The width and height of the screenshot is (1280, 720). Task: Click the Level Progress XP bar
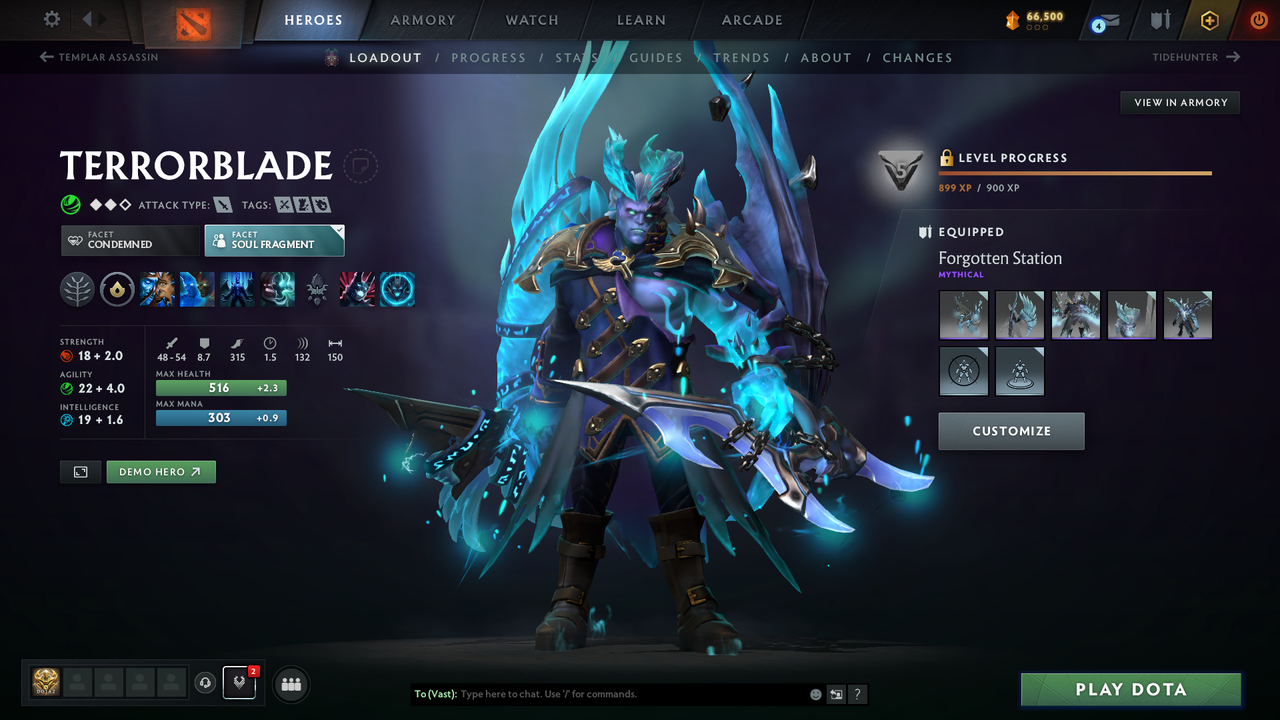[x=1075, y=172]
